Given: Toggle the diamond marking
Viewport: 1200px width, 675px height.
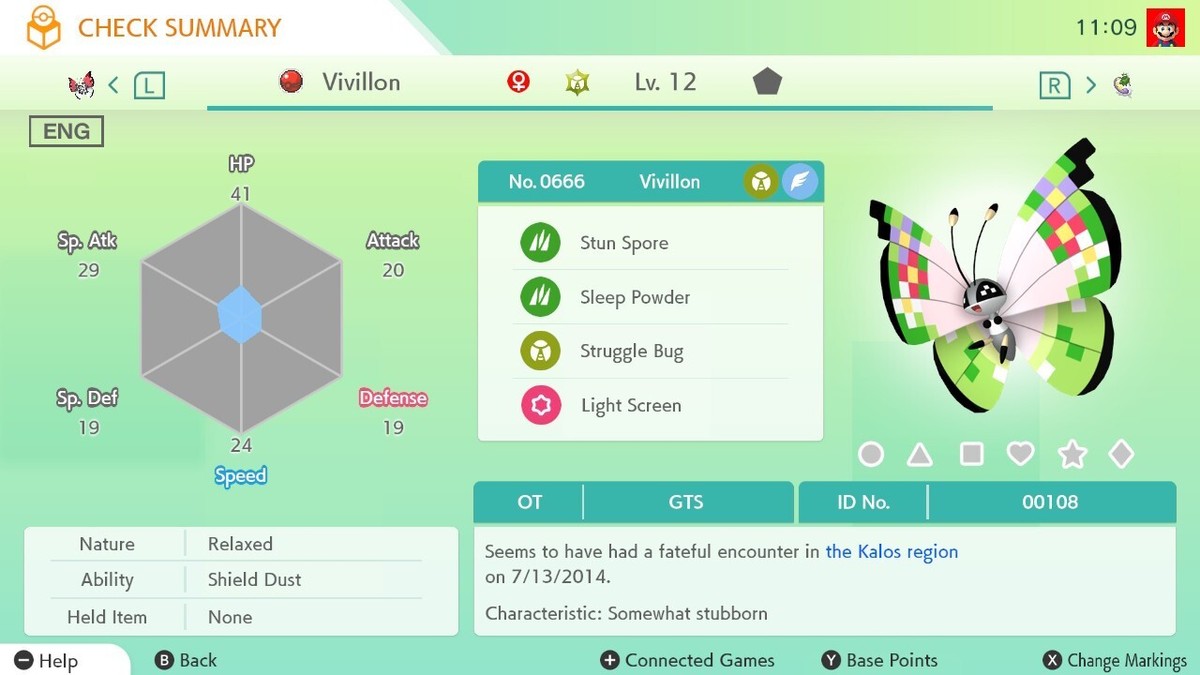Looking at the screenshot, I should 1121,455.
